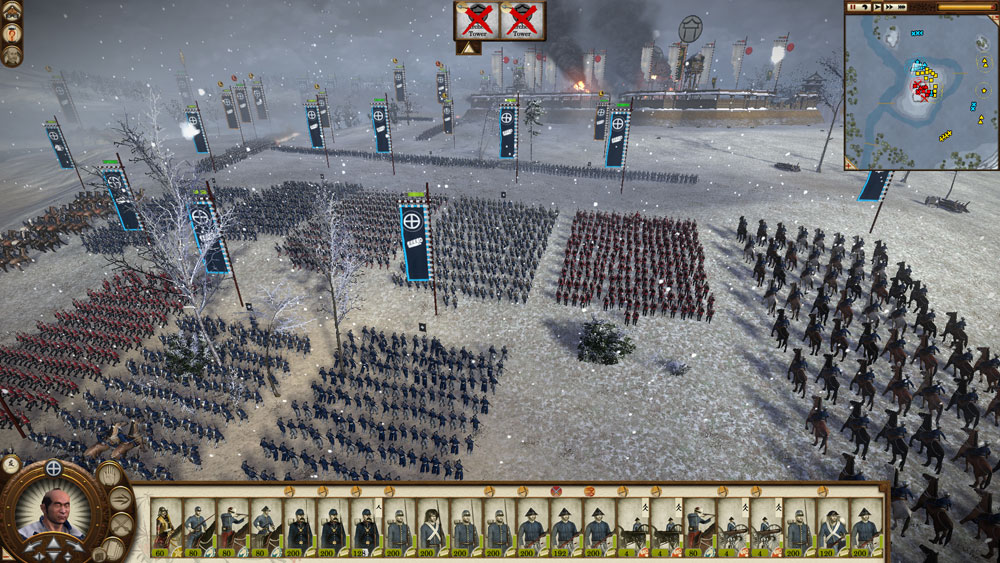The height and width of the screenshot is (563, 1000).
Task: Pause the battle with the pause button
Action: pyautogui.click(x=853, y=7)
